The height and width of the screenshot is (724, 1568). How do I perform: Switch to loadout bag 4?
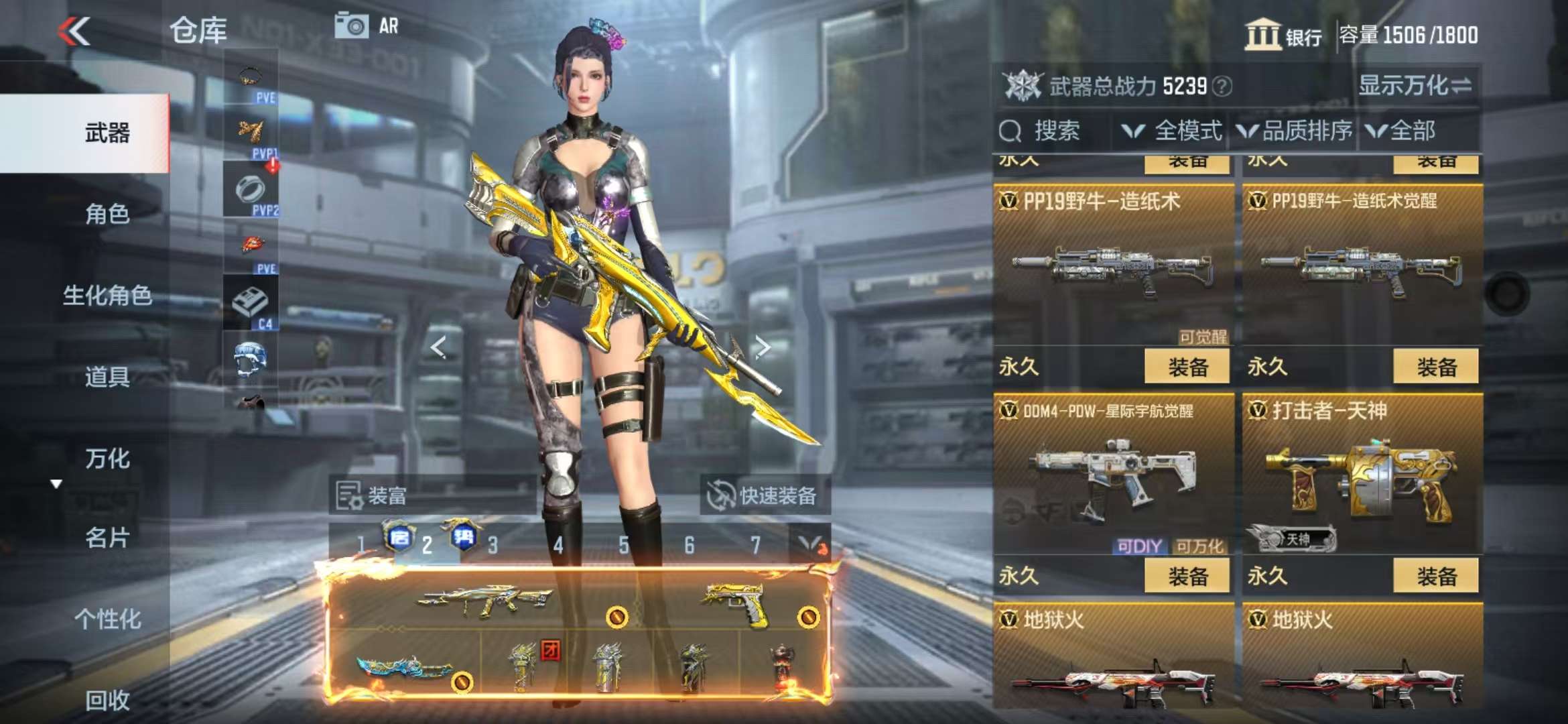(x=558, y=545)
